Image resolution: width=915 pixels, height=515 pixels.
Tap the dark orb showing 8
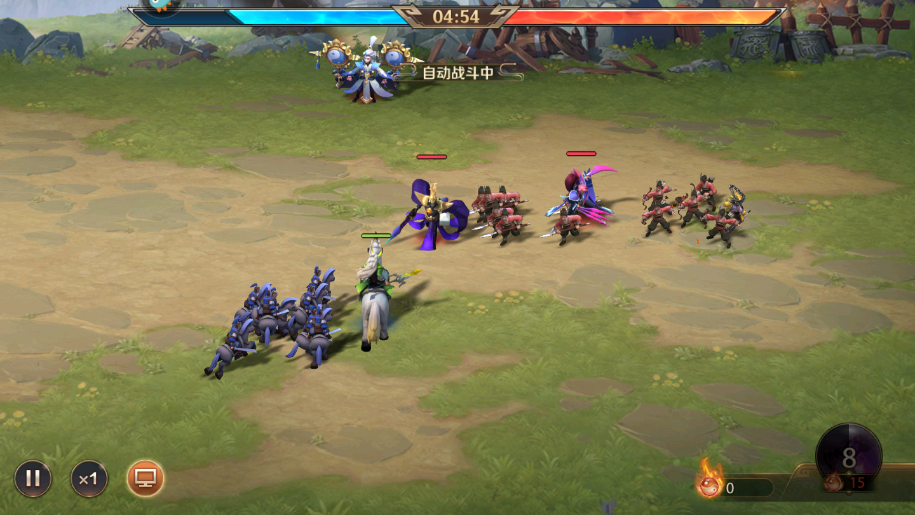[x=848, y=457]
